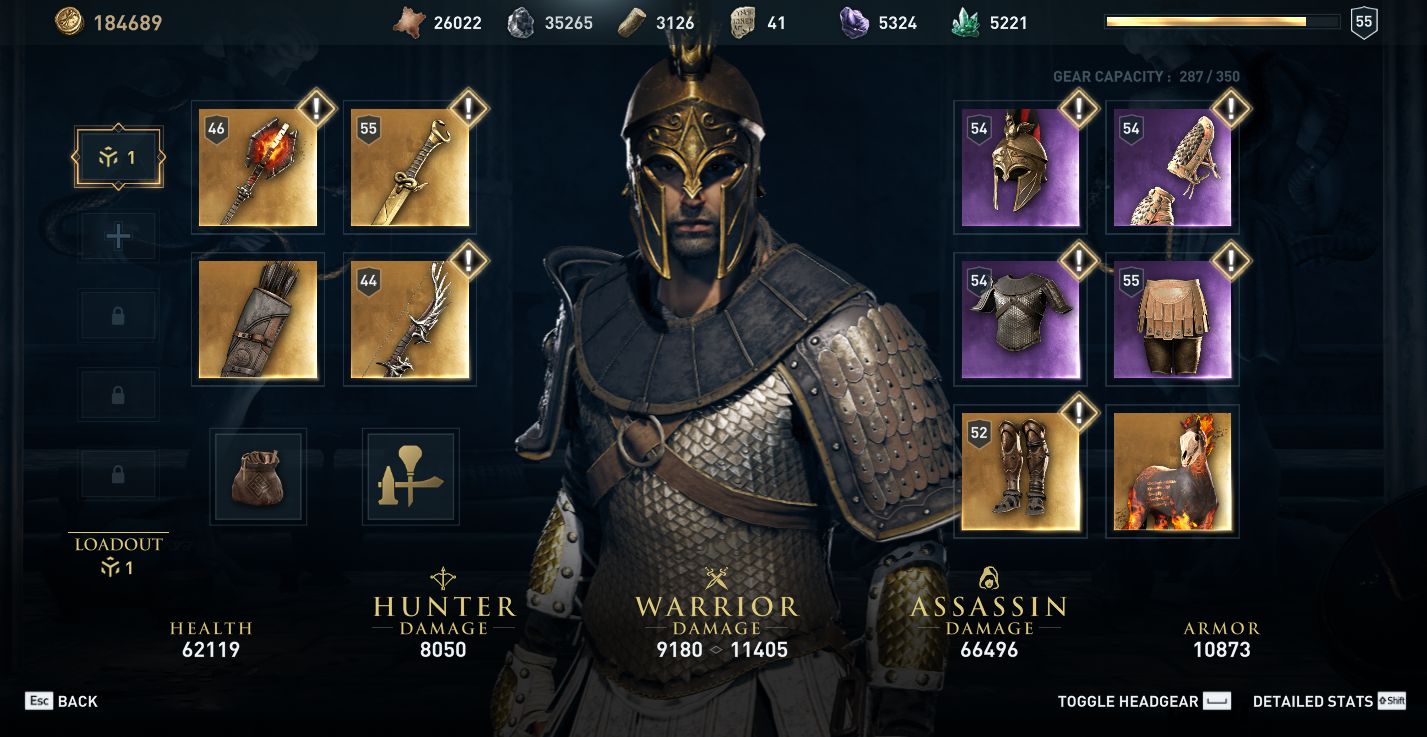Viewport: 1427px width, 737px height.
Task: Click the iron metal resource icon
Action: tap(520, 21)
